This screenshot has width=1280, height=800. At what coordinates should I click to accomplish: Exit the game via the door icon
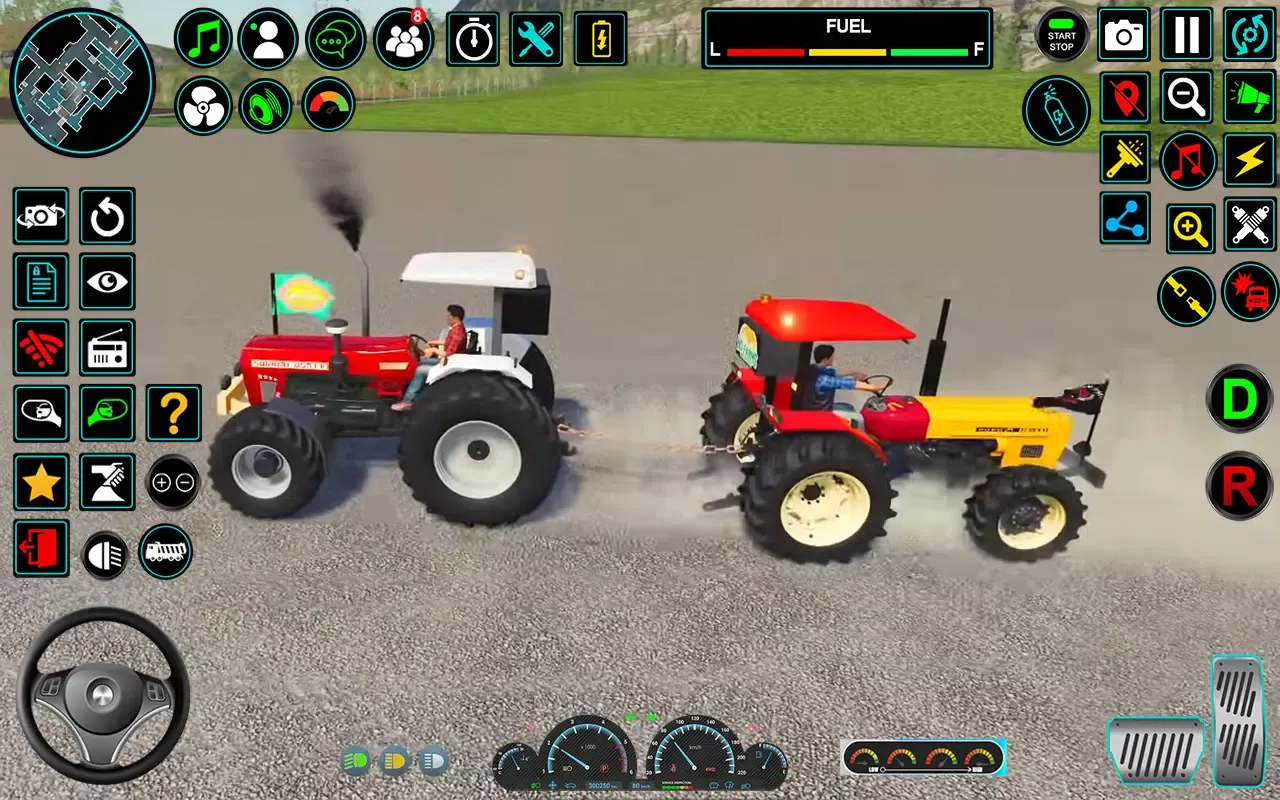click(41, 549)
